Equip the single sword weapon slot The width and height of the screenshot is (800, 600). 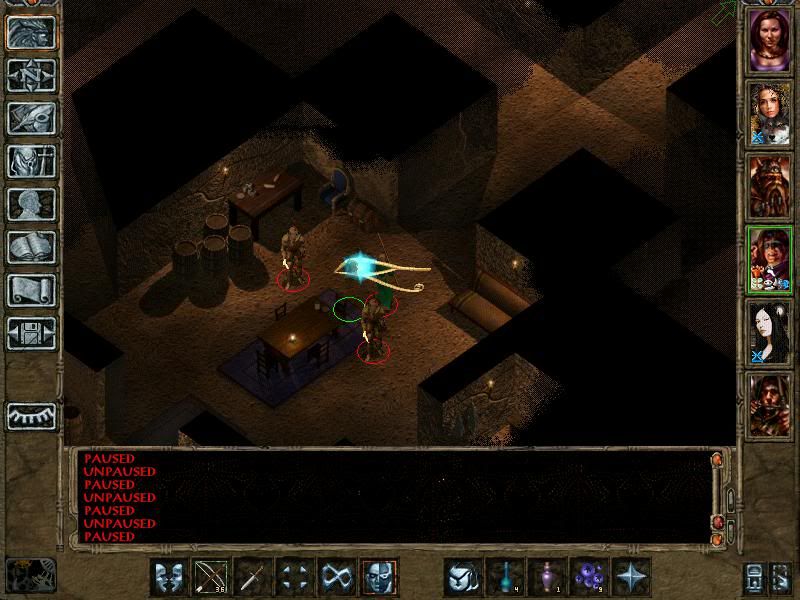[254, 577]
